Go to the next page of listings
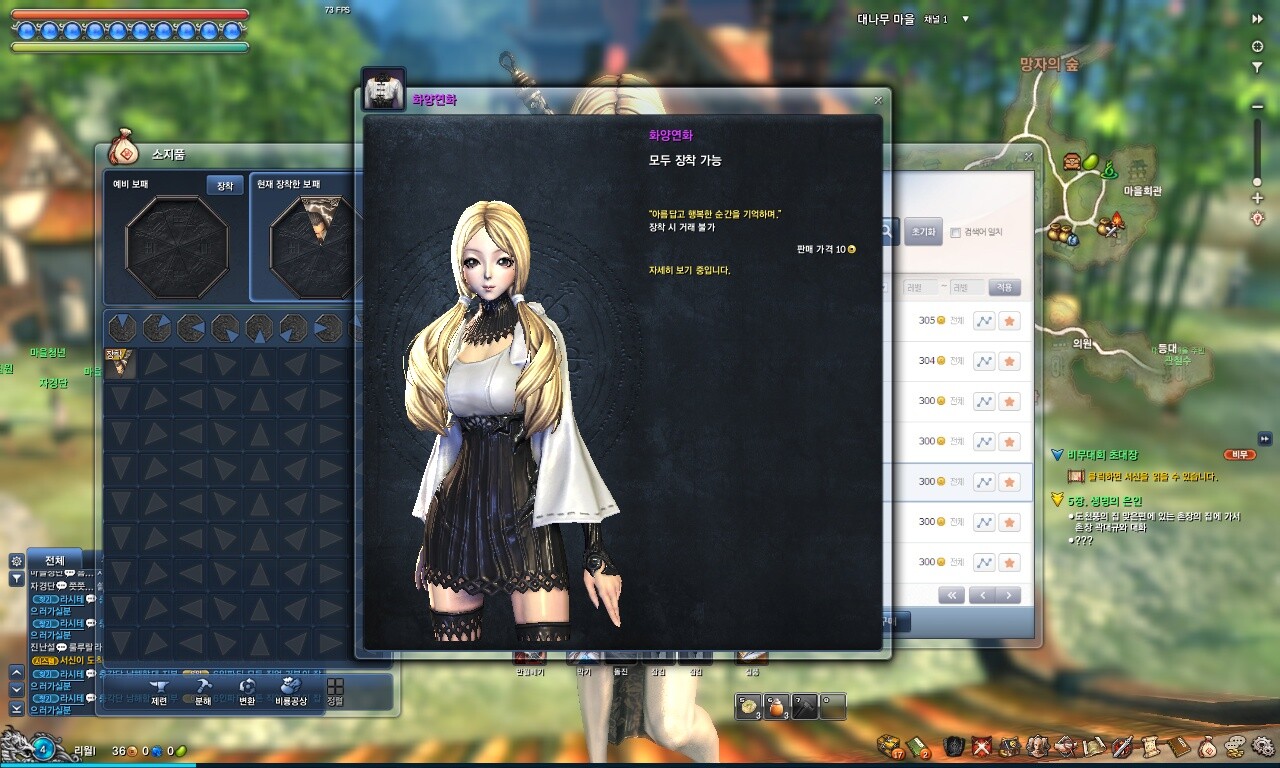Screen dimensions: 1280x768 (x=1009, y=595)
